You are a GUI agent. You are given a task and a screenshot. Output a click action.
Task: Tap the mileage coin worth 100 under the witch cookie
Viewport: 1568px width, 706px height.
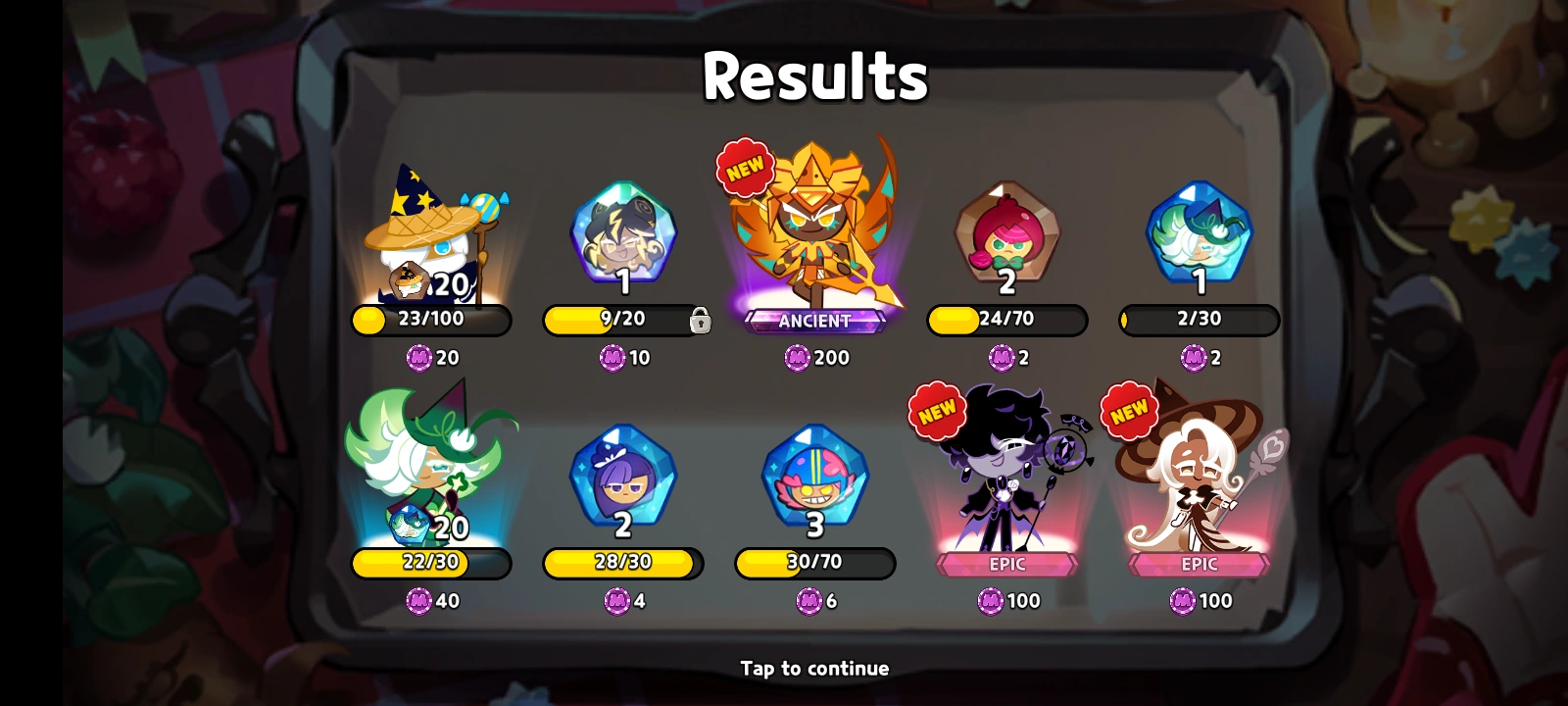pos(1182,601)
